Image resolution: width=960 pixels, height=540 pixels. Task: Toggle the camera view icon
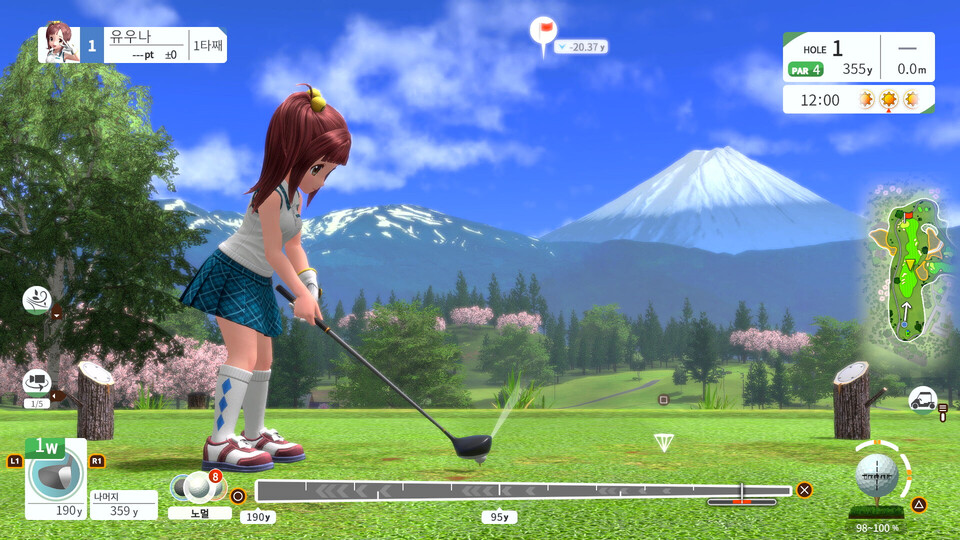[x=37, y=382]
